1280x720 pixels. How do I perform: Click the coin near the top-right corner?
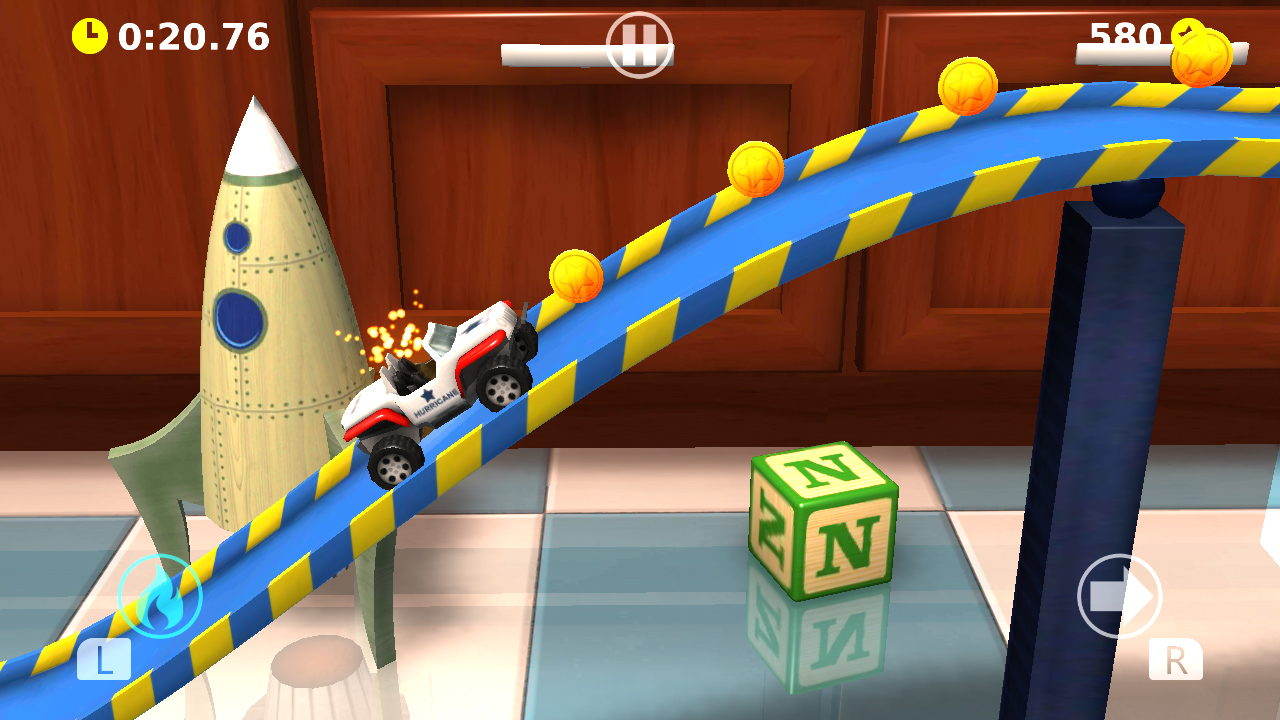1204,60
